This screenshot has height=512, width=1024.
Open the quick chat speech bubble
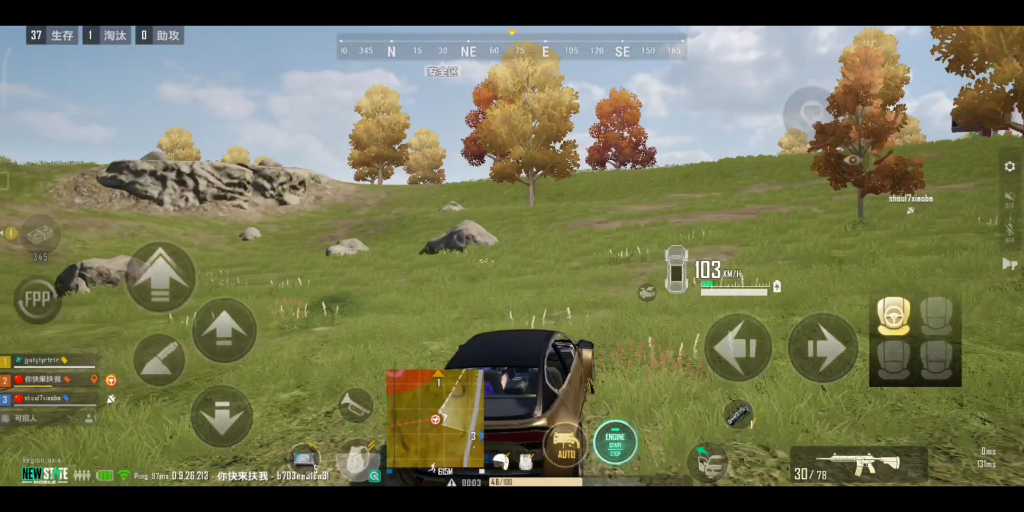[808, 109]
